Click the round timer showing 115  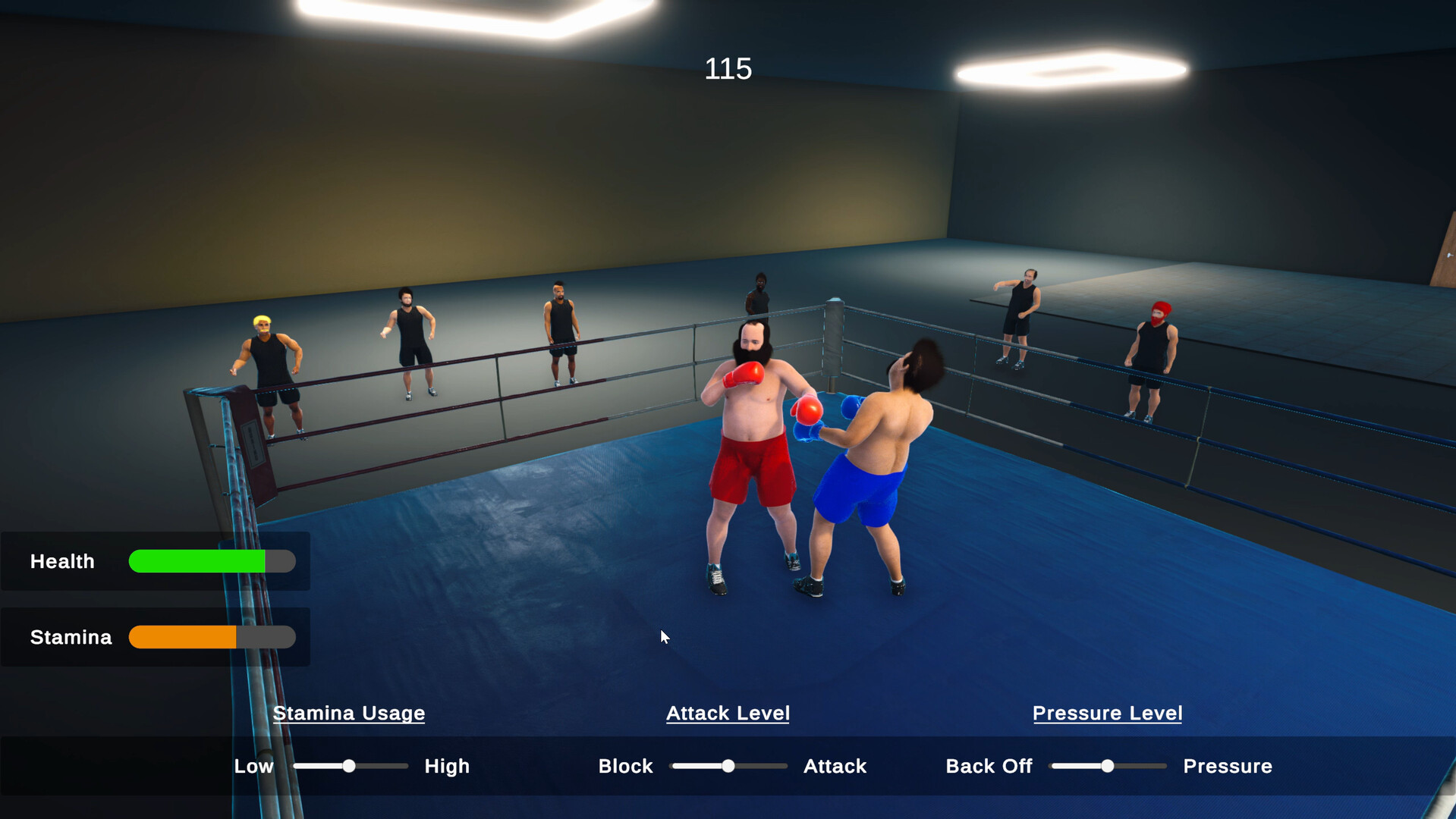[728, 68]
